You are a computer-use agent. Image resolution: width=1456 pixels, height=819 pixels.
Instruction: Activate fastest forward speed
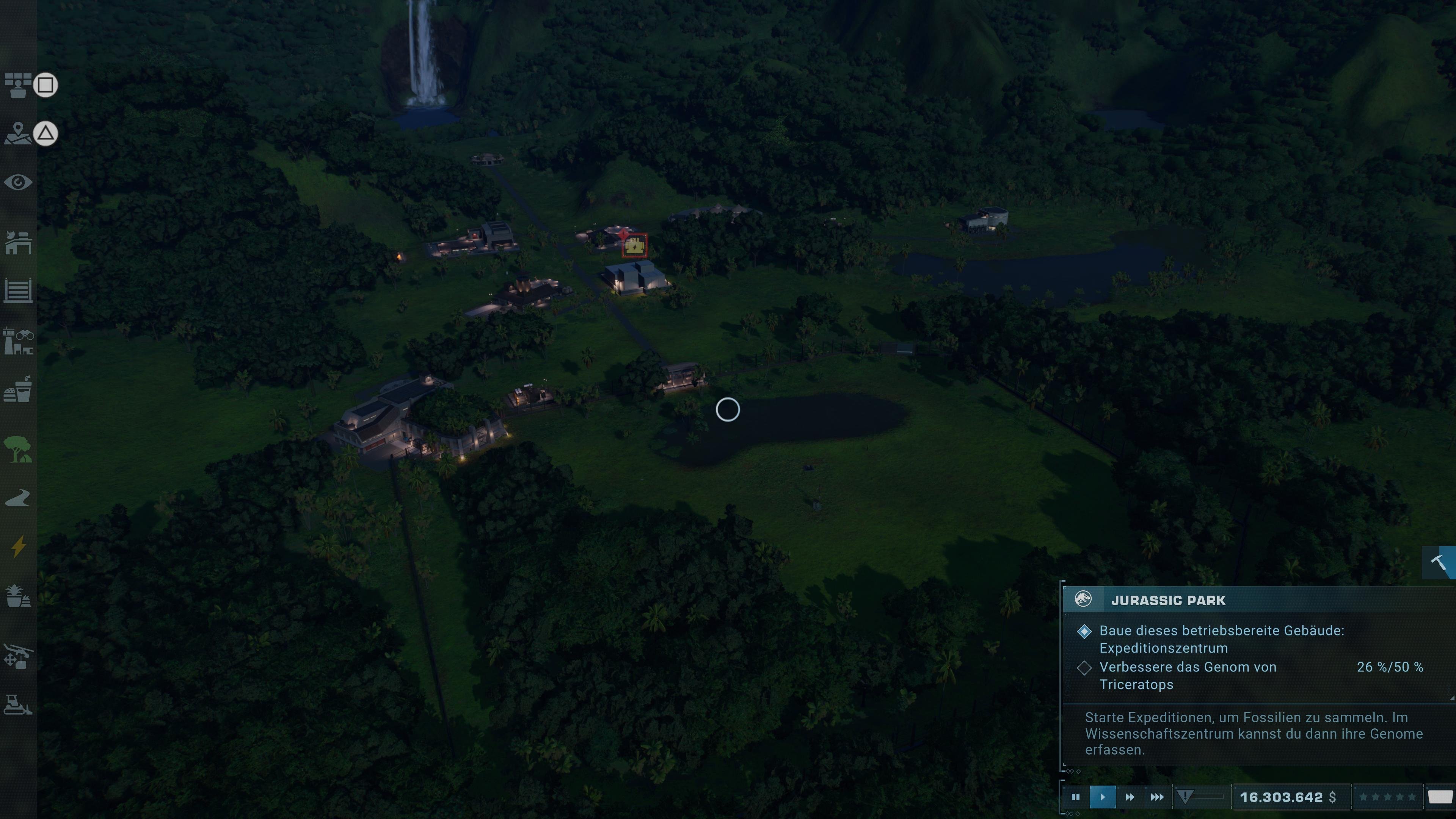[1158, 797]
